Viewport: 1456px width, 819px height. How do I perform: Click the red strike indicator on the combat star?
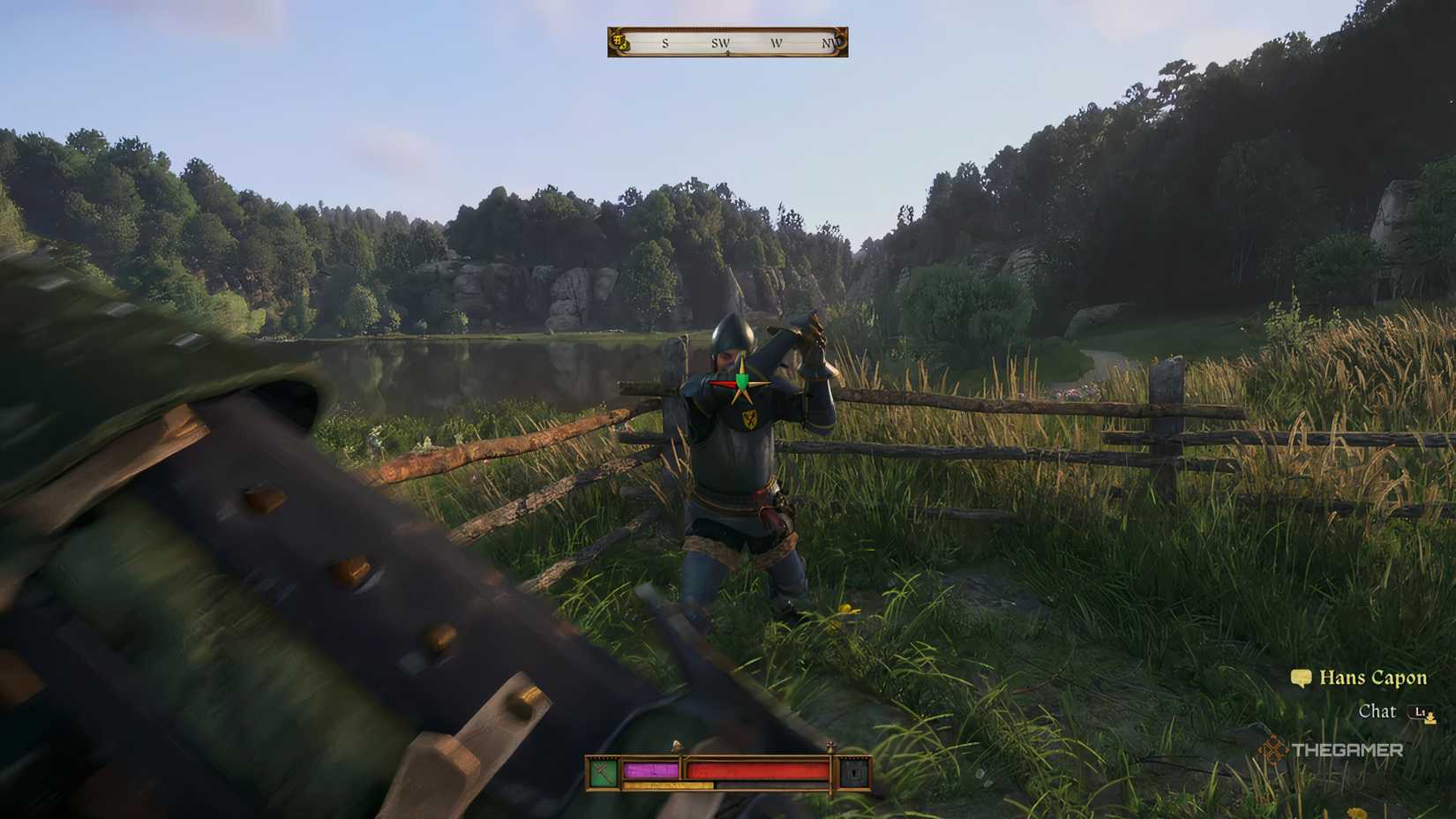pos(724,383)
